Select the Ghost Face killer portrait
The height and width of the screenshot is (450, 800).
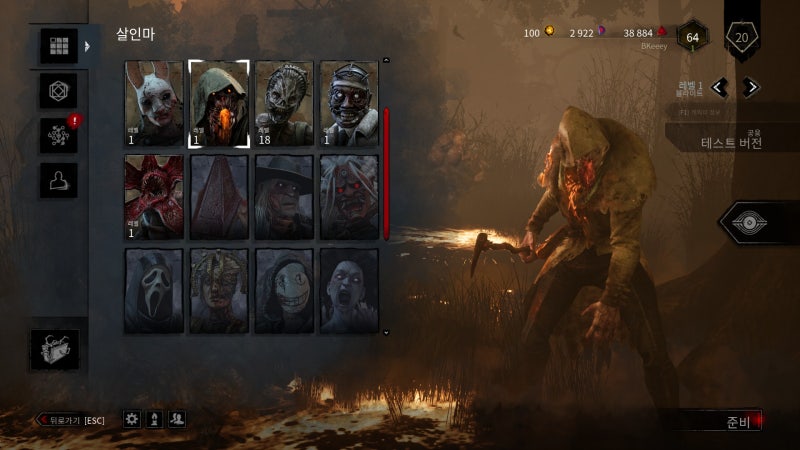click(154, 290)
